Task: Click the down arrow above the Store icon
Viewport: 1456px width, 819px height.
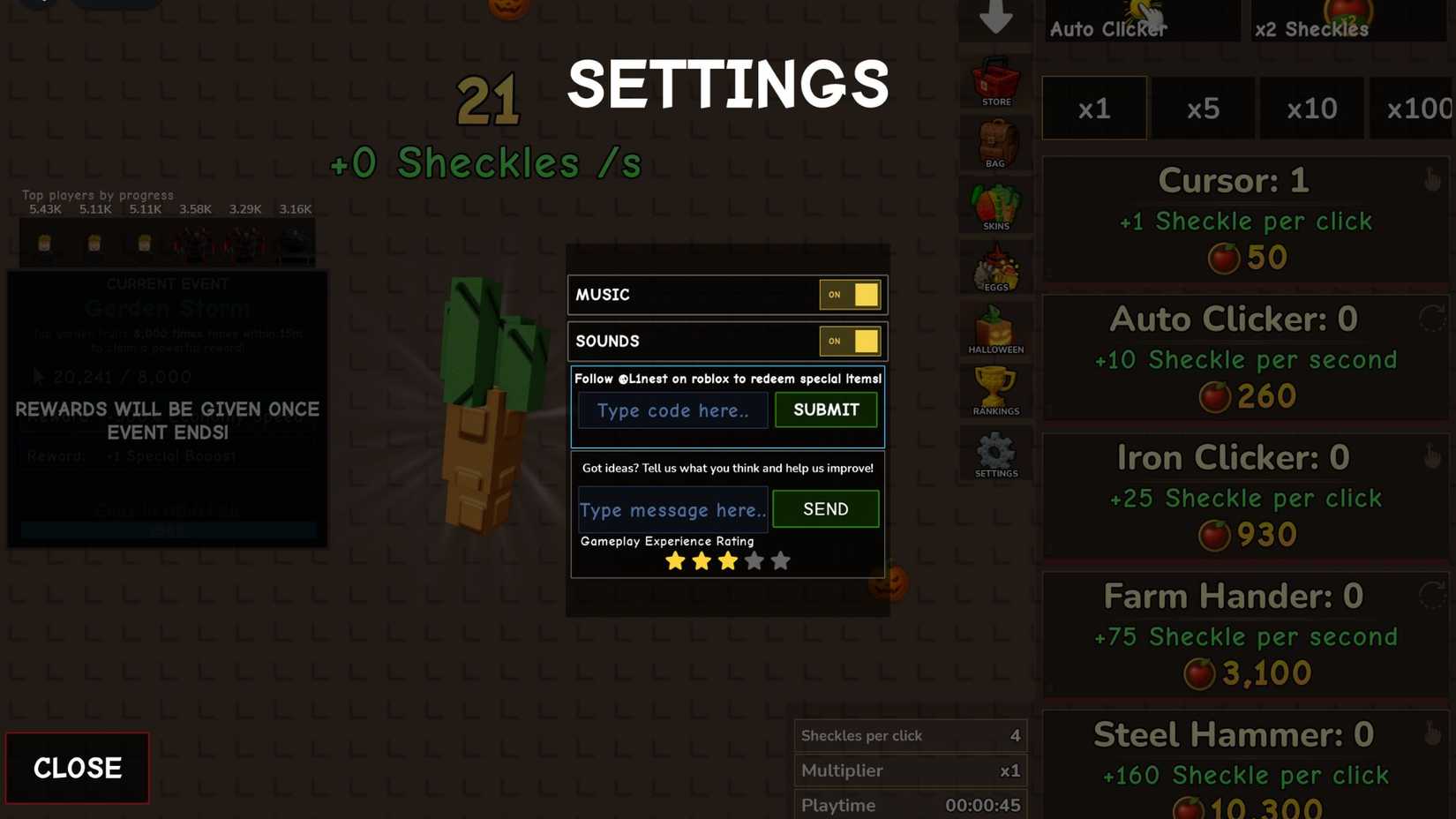Action: click(995, 19)
